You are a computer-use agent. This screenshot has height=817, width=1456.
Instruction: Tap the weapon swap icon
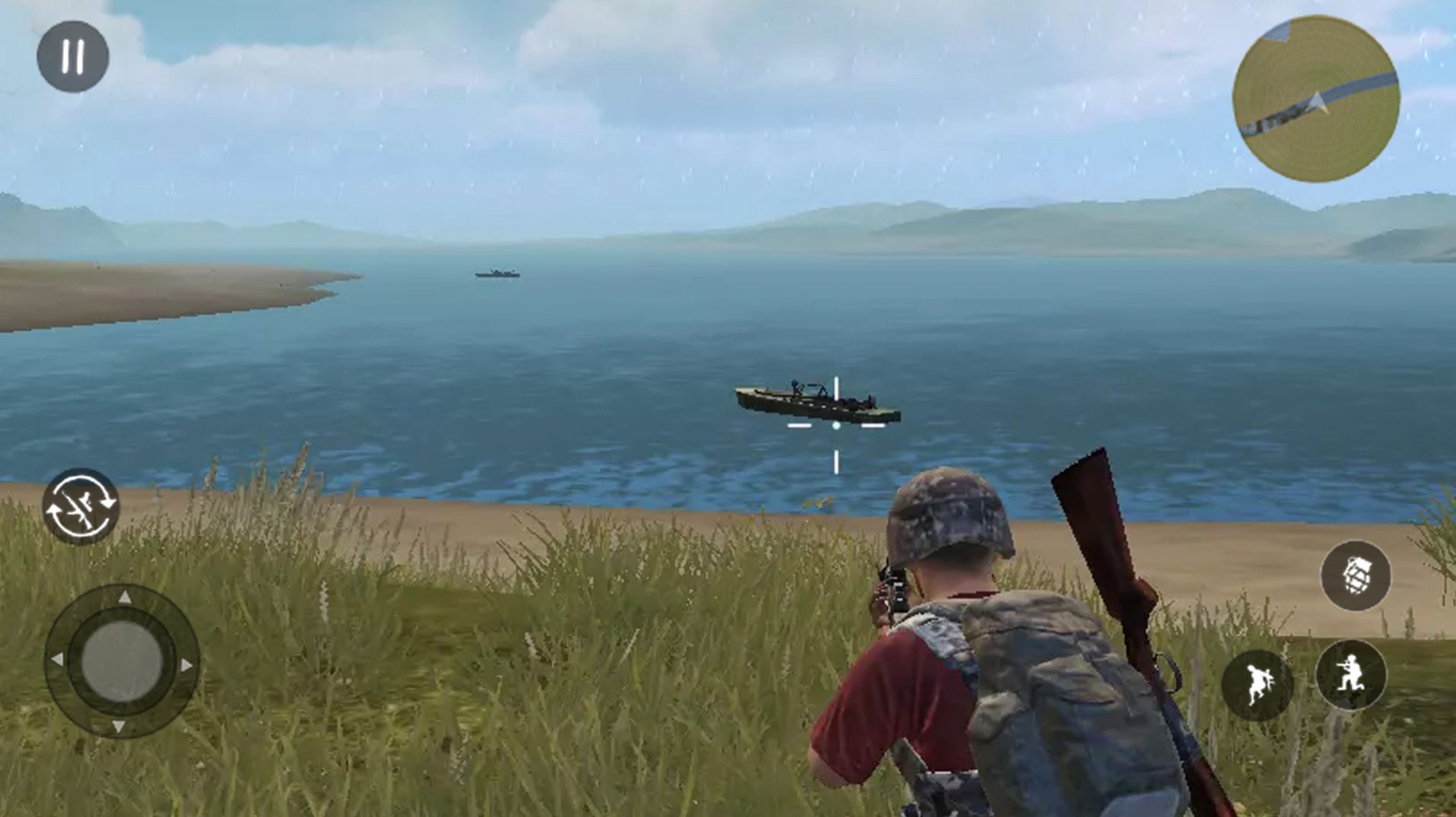coord(81,507)
